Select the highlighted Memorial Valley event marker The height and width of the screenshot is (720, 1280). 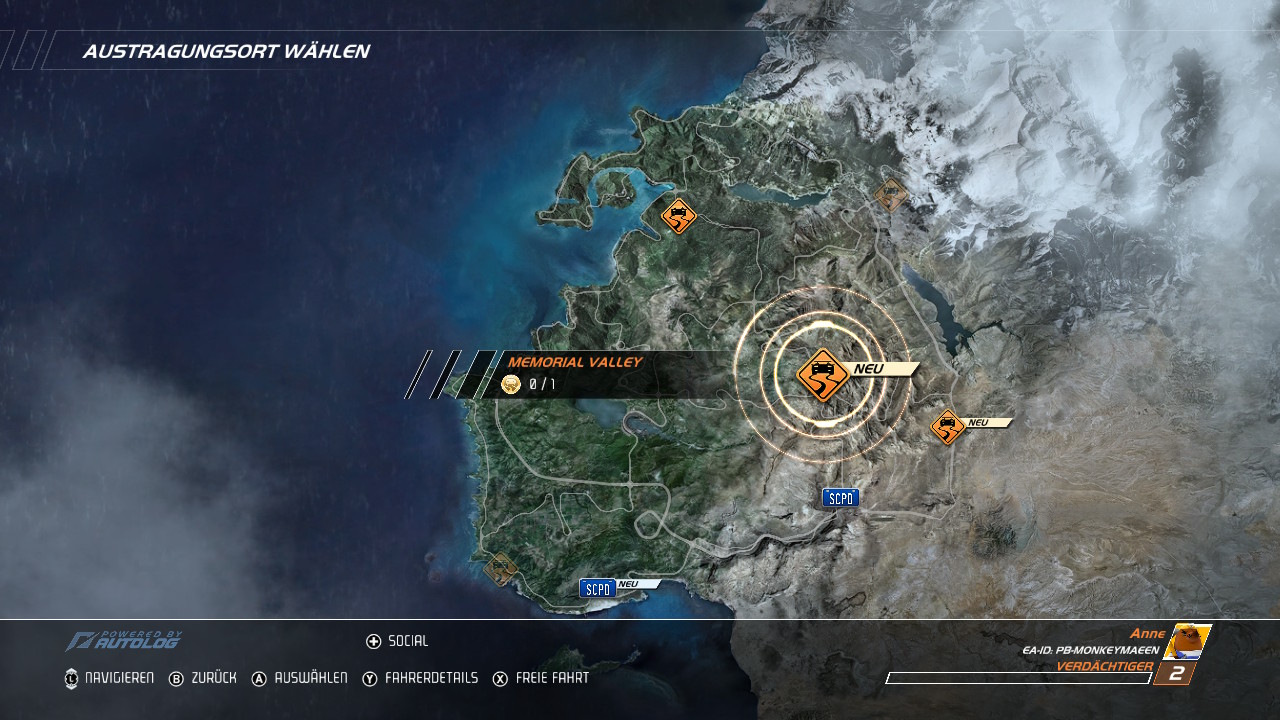(x=822, y=375)
